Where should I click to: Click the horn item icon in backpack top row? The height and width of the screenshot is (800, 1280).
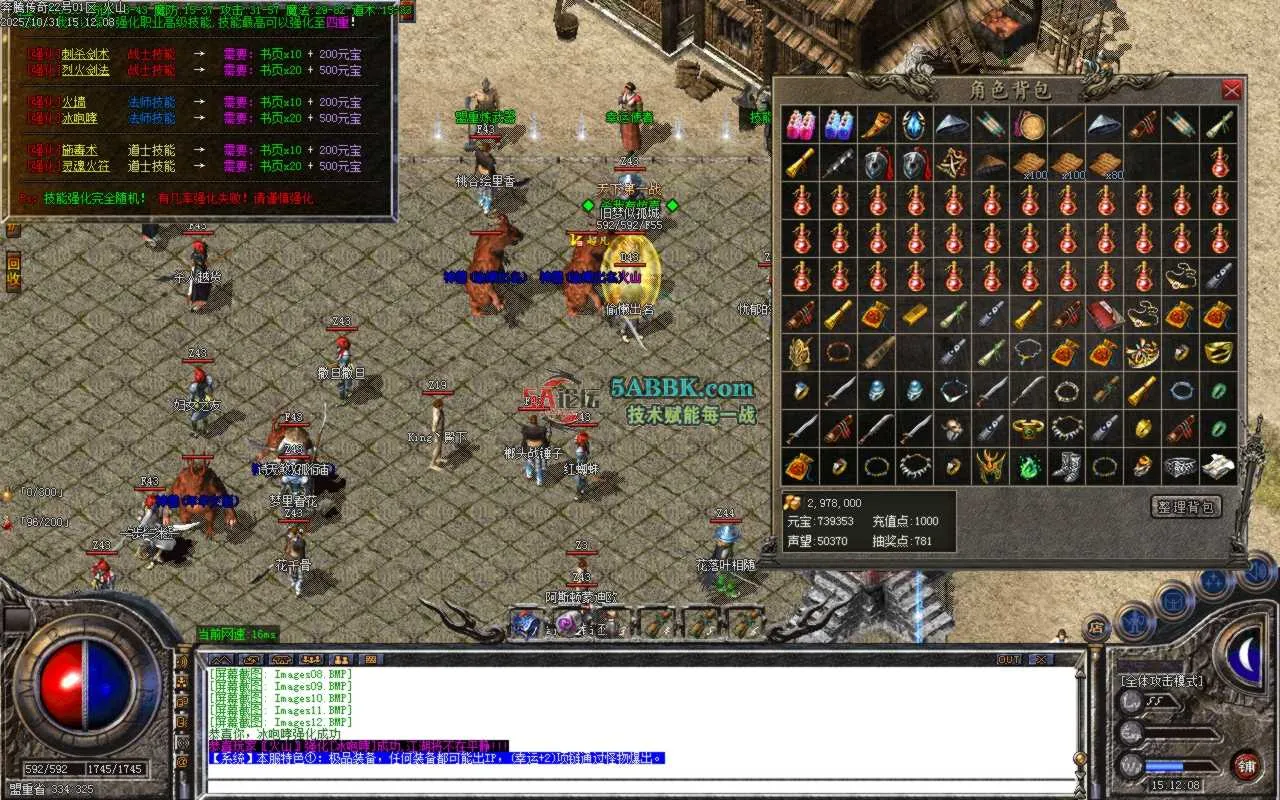[x=875, y=124]
